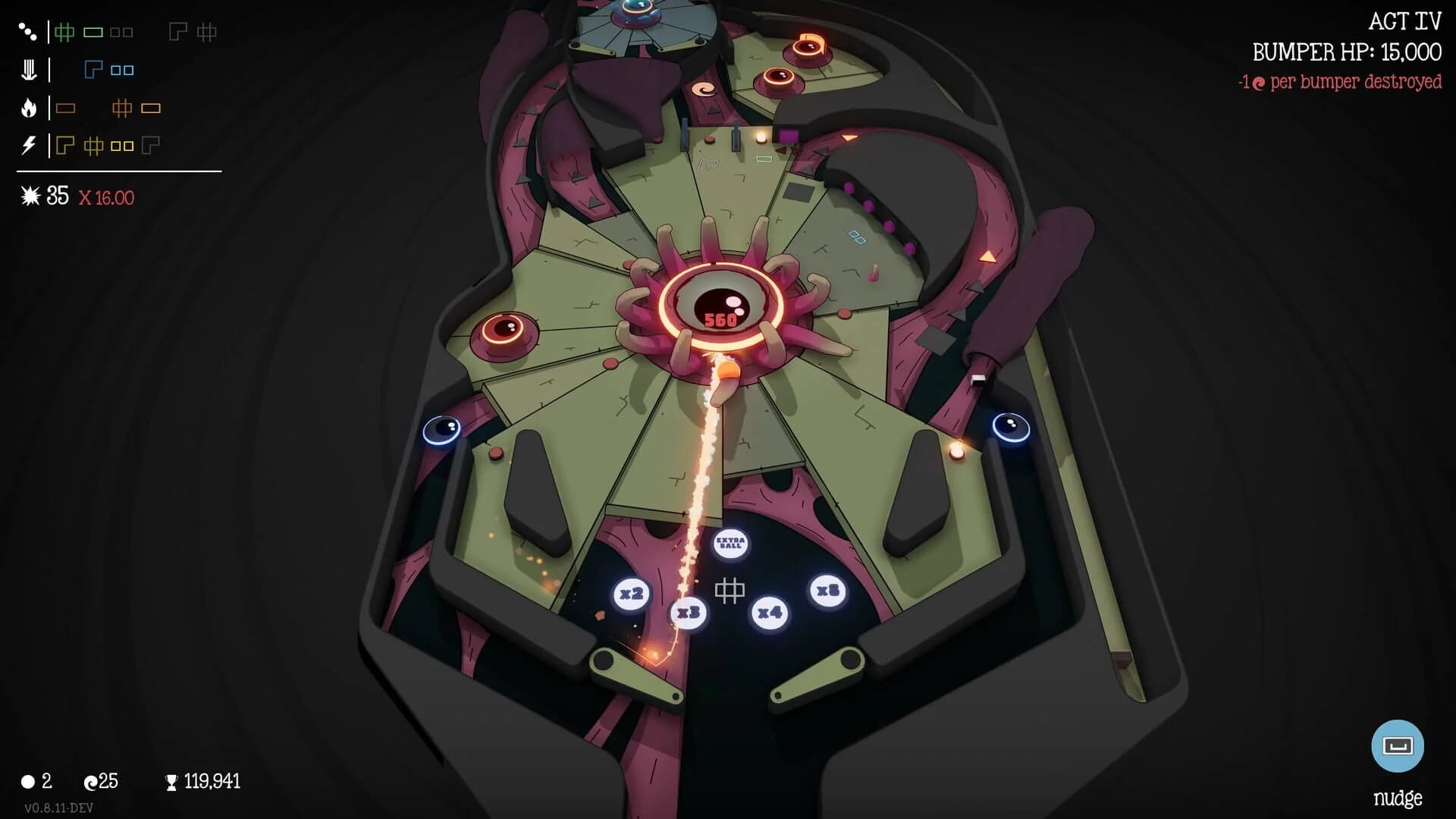Image resolution: width=1456 pixels, height=819 pixels.
Task: Click the lightning element icon in the left panel
Action: pyautogui.click(x=28, y=146)
